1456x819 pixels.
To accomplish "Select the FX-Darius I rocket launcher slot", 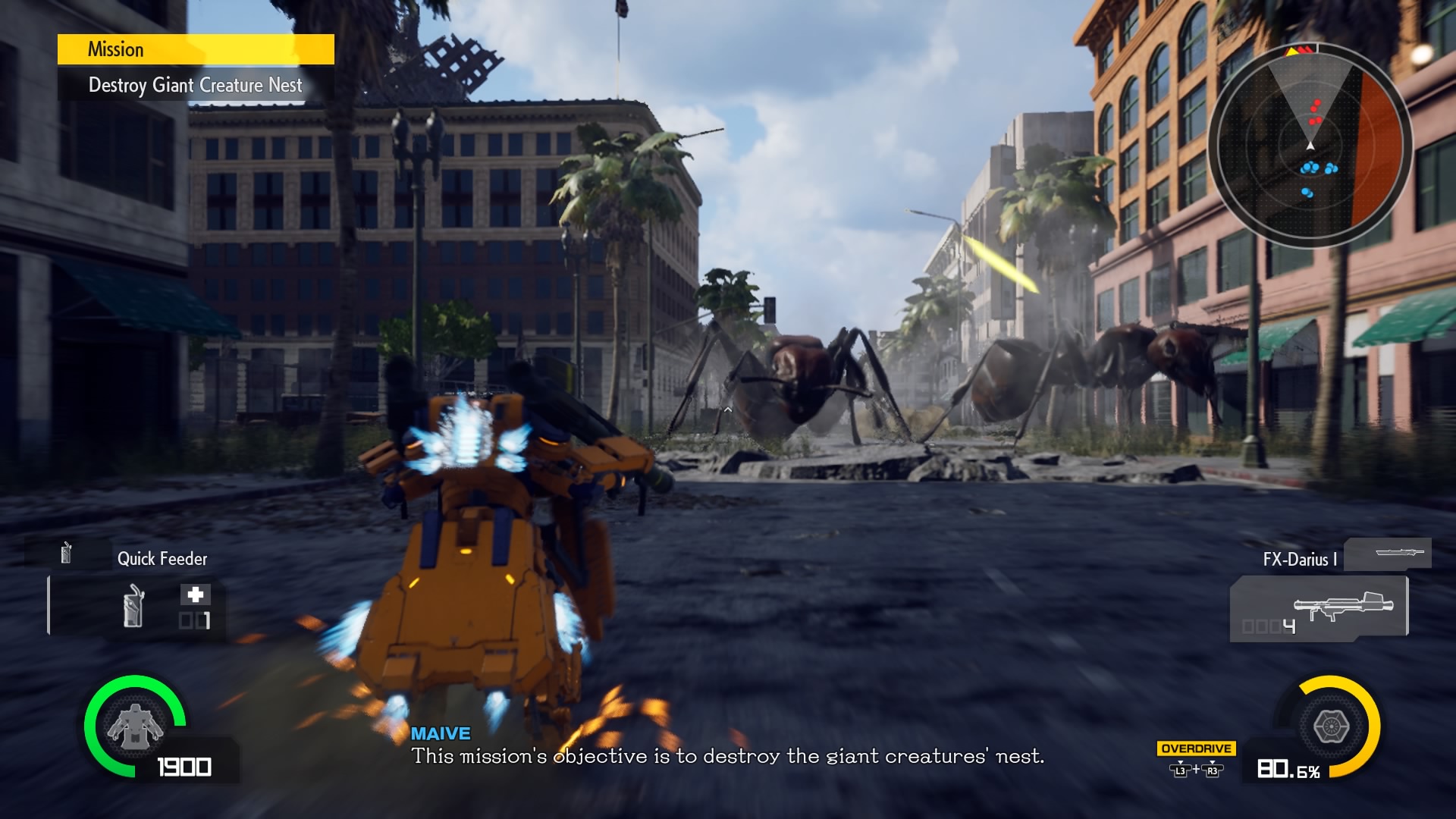I will (1319, 608).
